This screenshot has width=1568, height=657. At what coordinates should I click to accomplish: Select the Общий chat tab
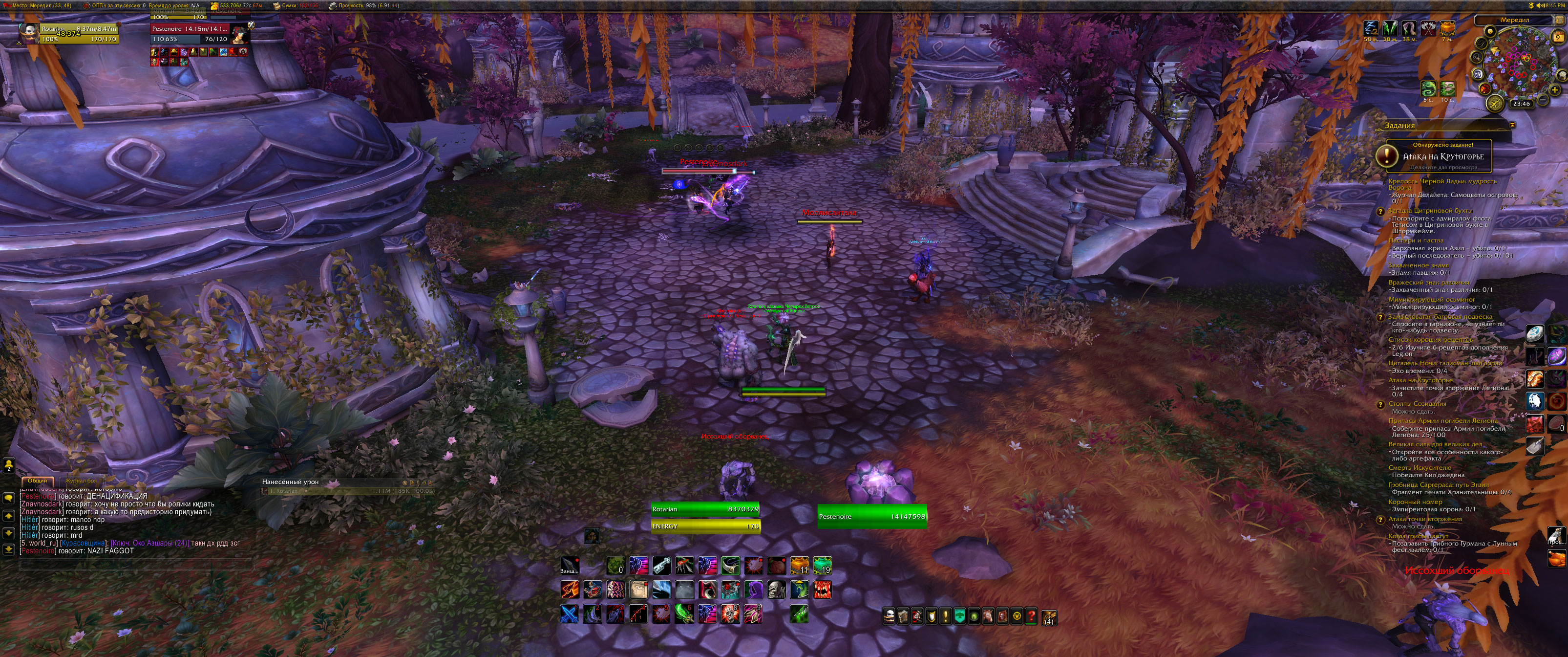tap(37, 481)
